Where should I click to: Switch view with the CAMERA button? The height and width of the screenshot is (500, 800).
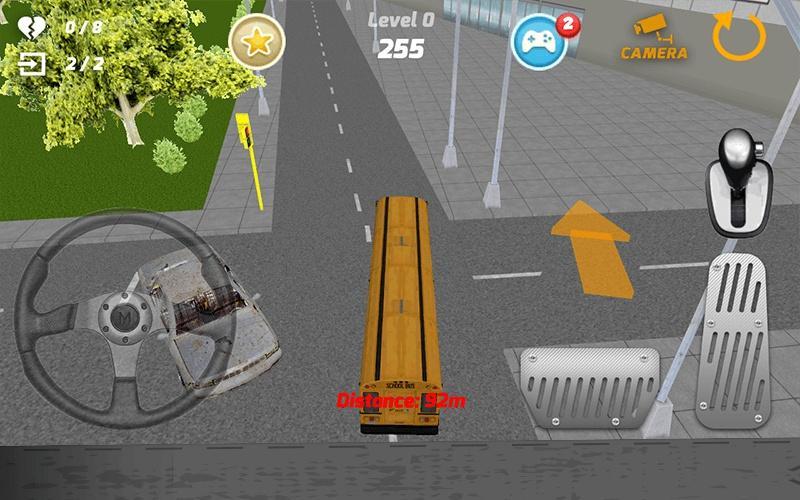click(655, 39)
